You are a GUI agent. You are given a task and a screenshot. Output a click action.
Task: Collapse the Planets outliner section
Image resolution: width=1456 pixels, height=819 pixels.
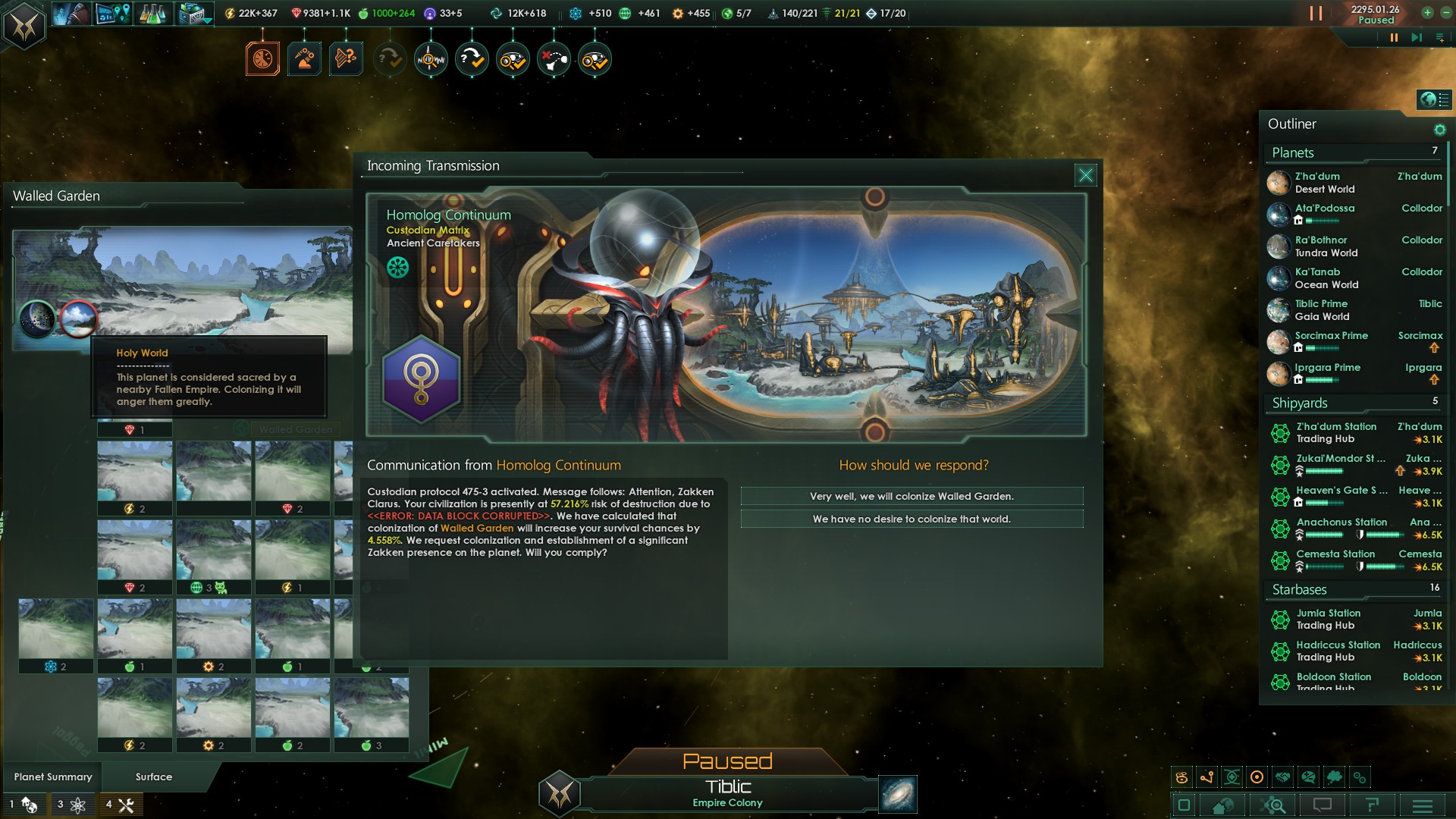point(1293,152)
